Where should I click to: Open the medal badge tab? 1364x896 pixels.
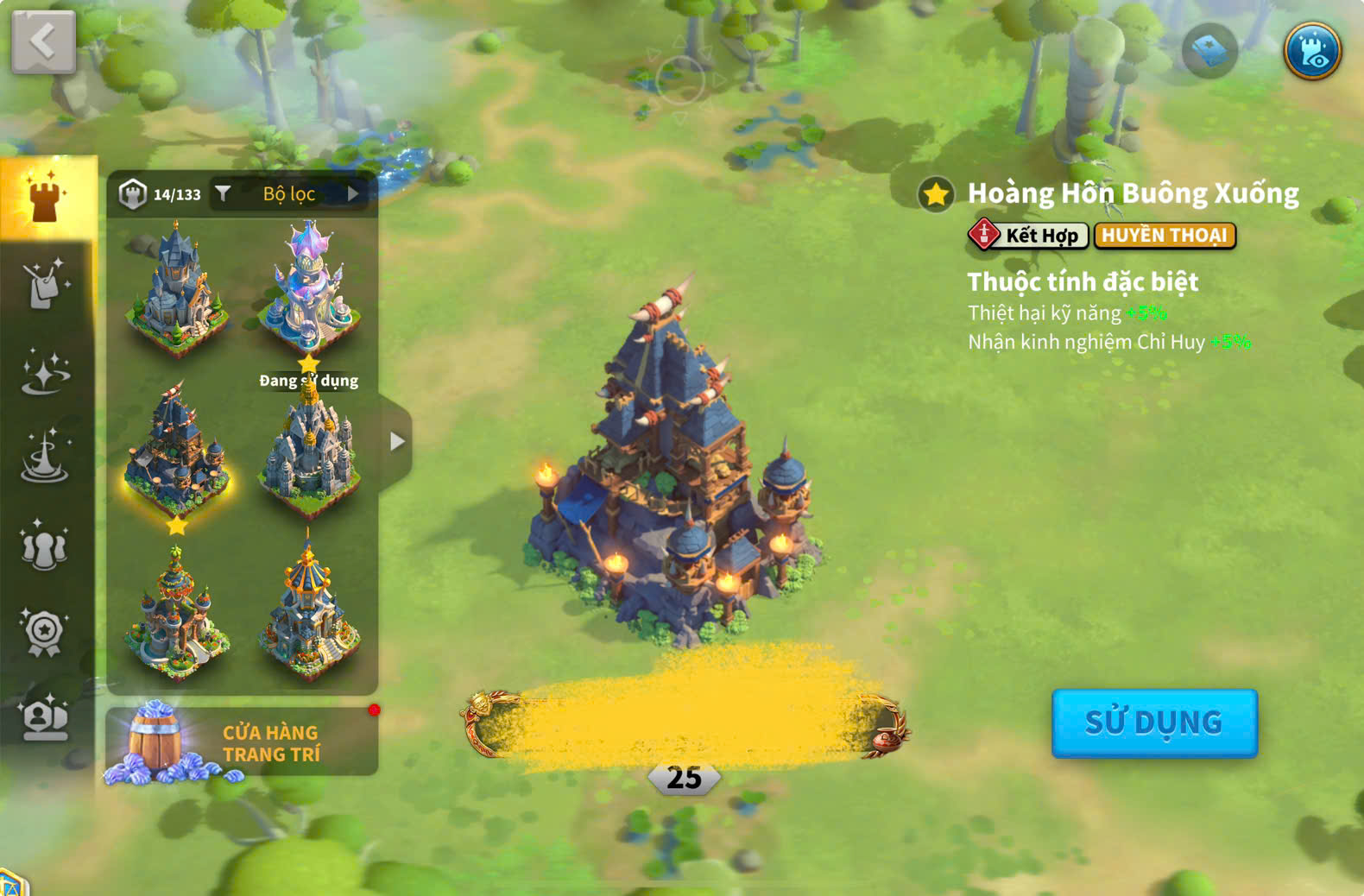click(x=45, y=633)
